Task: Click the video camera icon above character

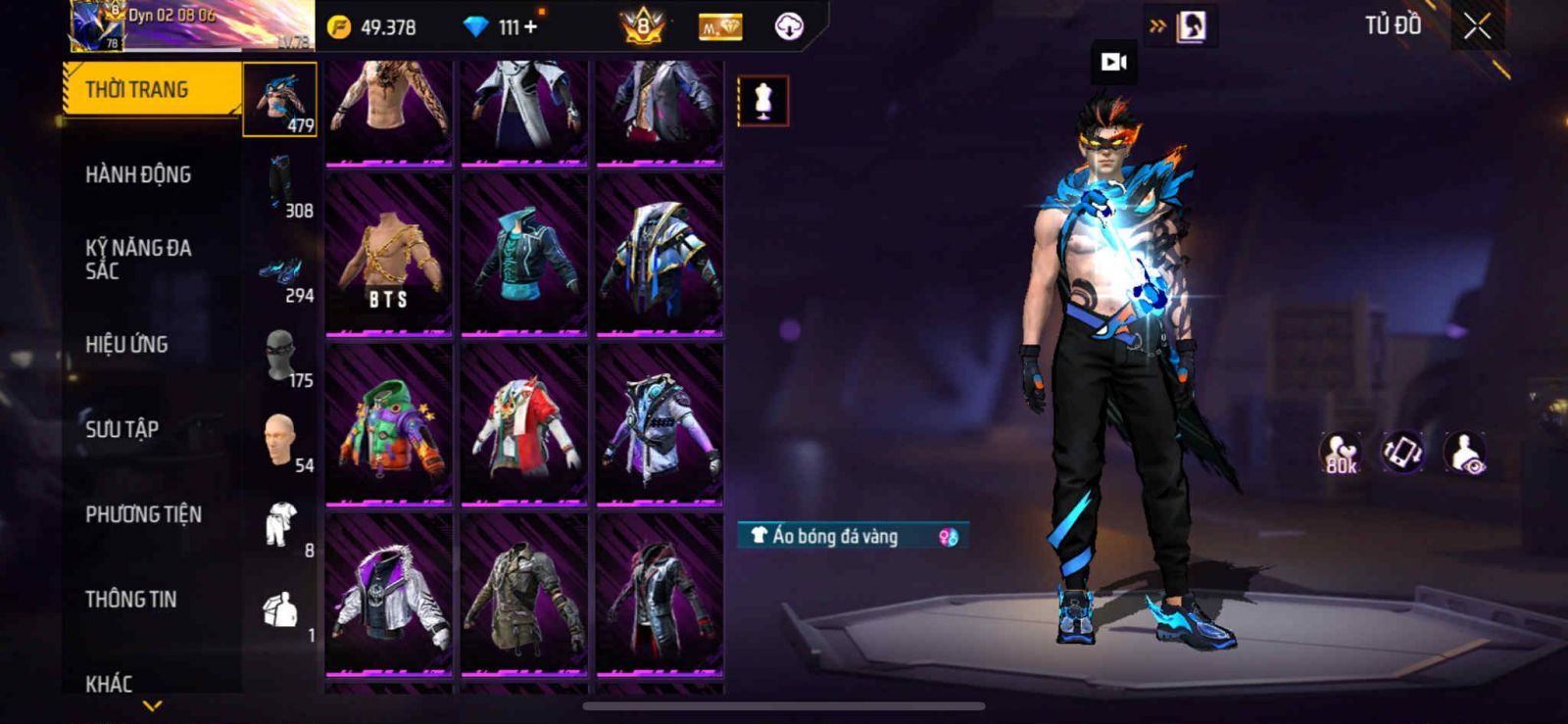Action: (x=1114, y=63)
